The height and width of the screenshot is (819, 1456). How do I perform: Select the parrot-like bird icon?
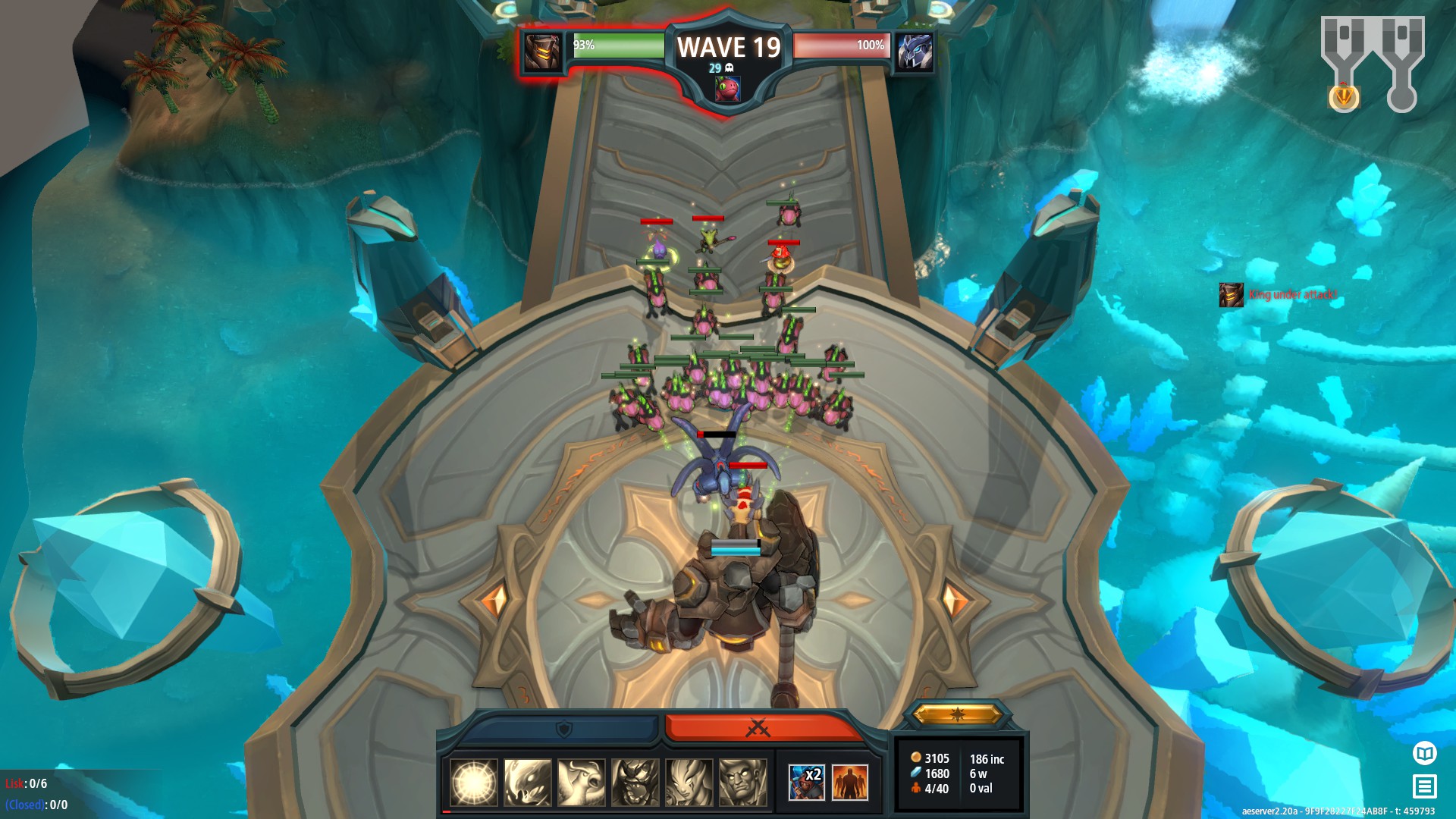click(582, 782)
